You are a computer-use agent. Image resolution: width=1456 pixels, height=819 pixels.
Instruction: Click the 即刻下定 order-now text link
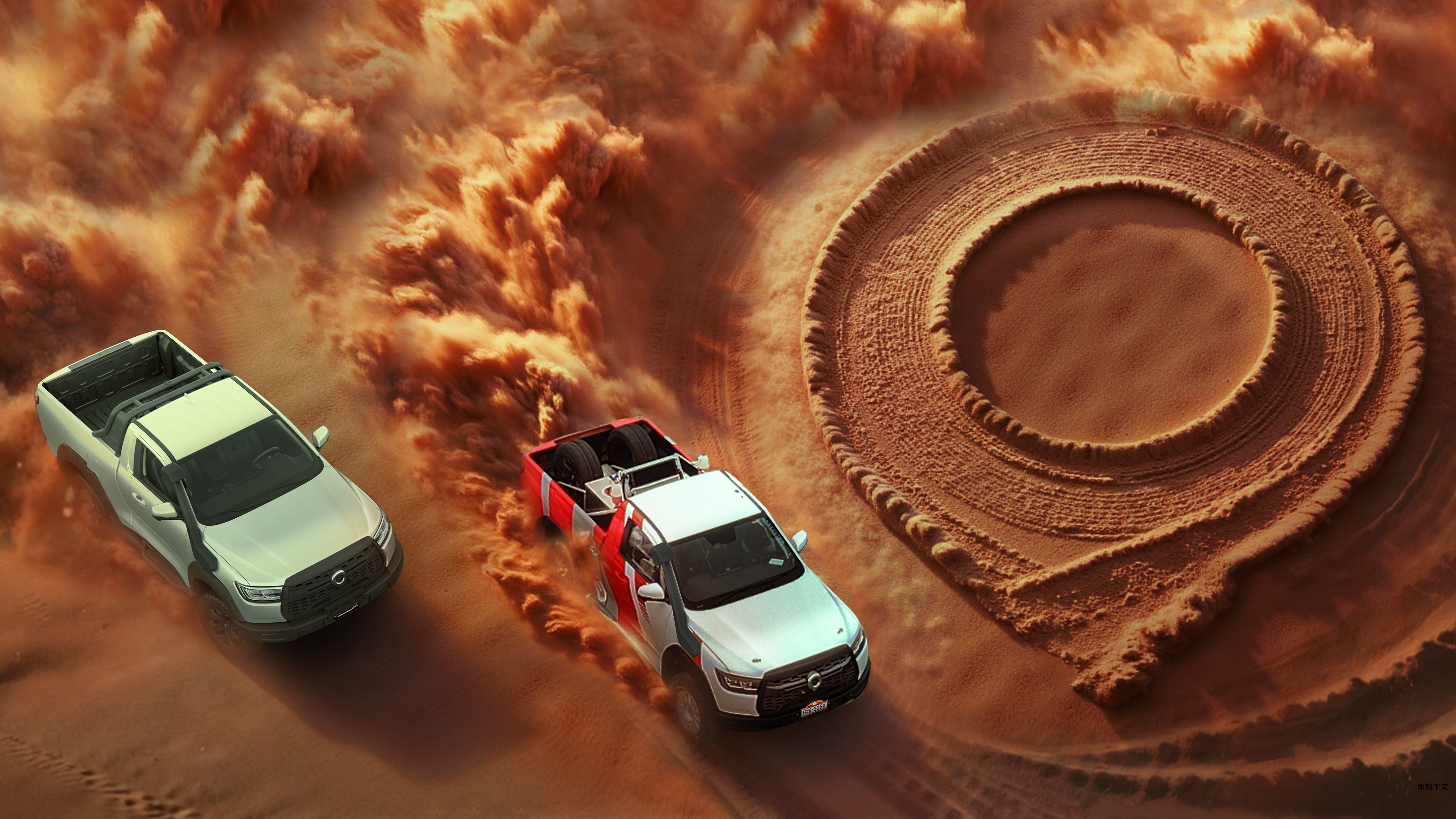point(1432,787)
